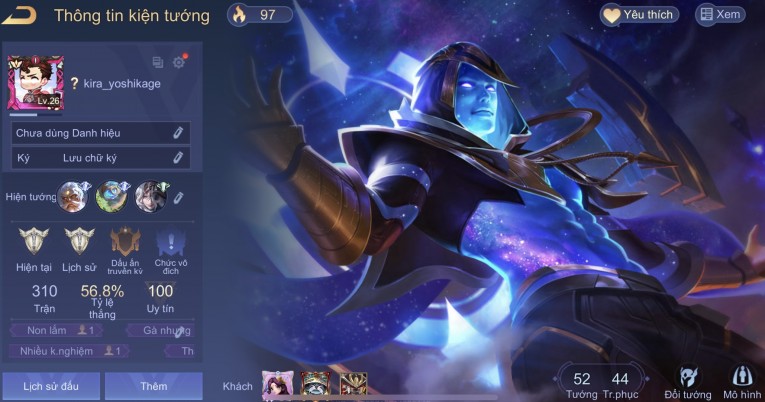Open the Dấu ấn truyền kỳ emblem
Image resolution: width=765 pixels, height=402 pixels.
click(x=125, y=242)
